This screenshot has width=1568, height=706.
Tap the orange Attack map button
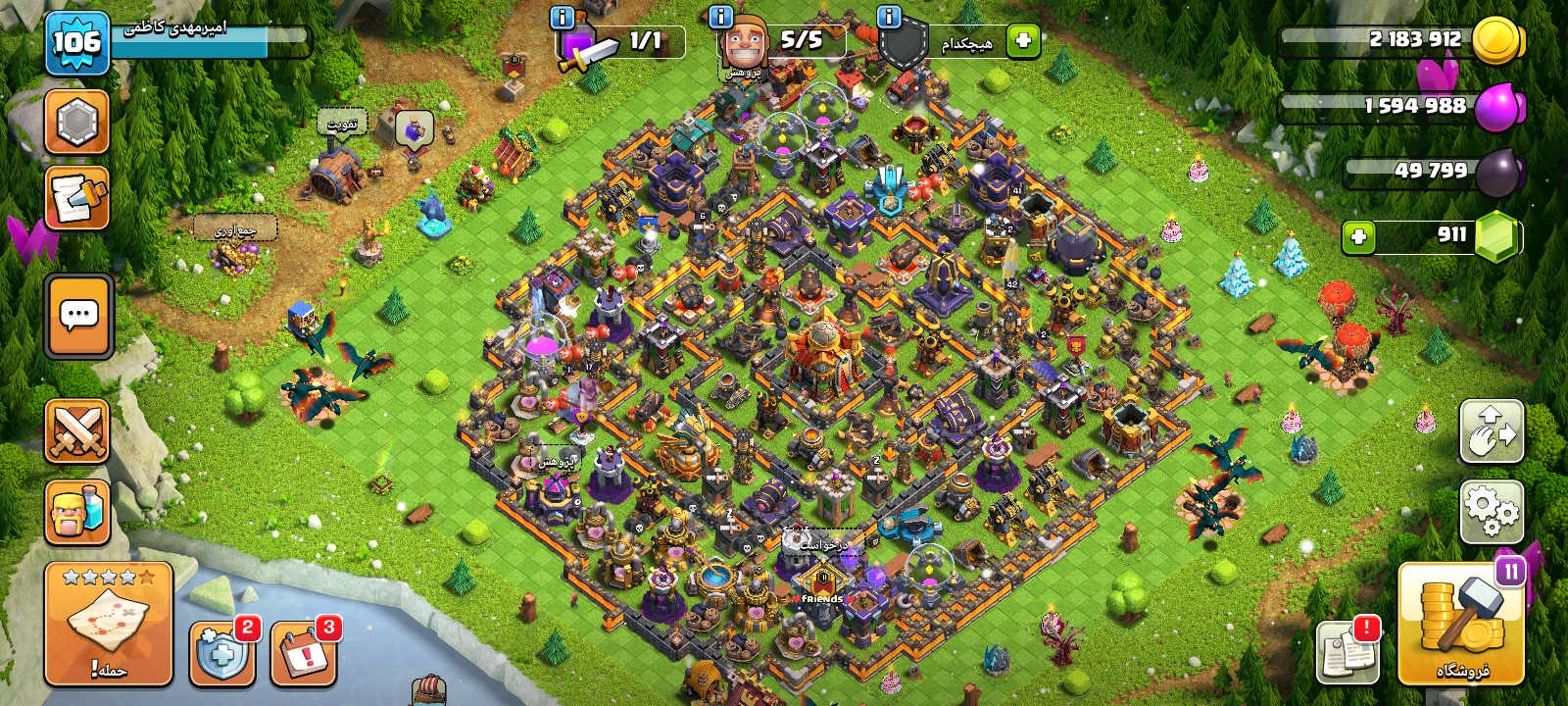click(x=108, y=624)
